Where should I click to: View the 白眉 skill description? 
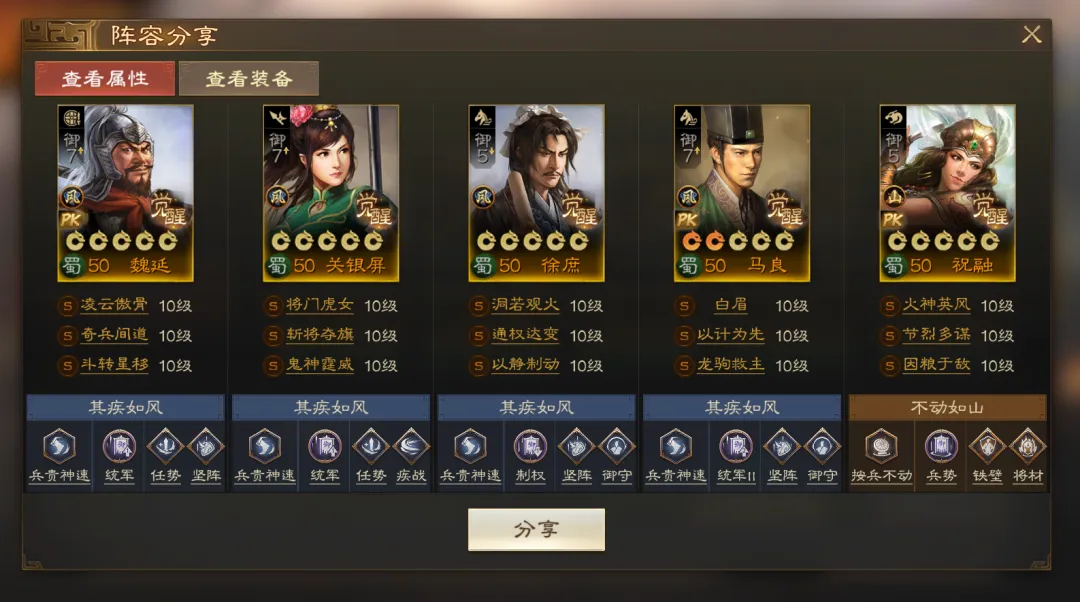[x=732, y=306]
